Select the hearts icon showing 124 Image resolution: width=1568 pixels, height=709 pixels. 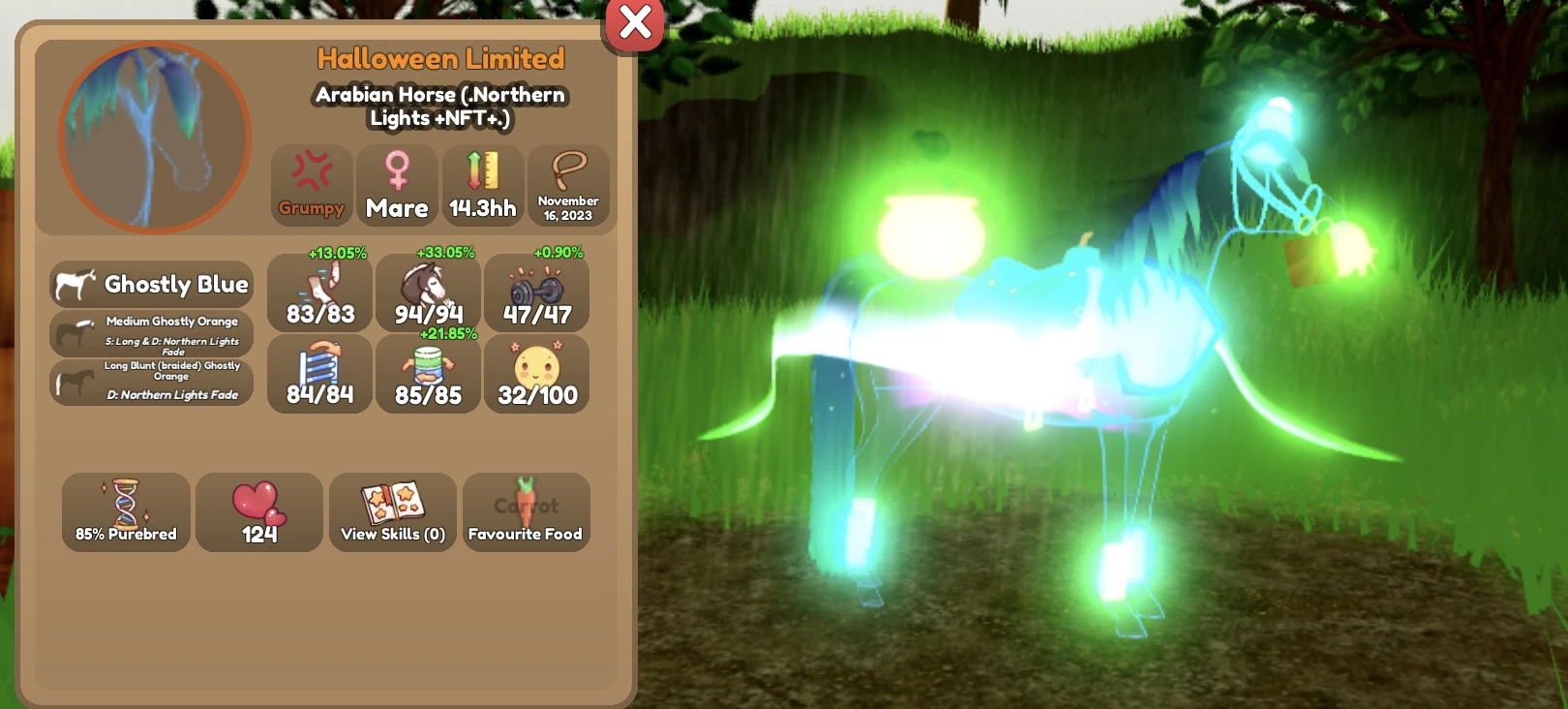[x=258, y=512]
